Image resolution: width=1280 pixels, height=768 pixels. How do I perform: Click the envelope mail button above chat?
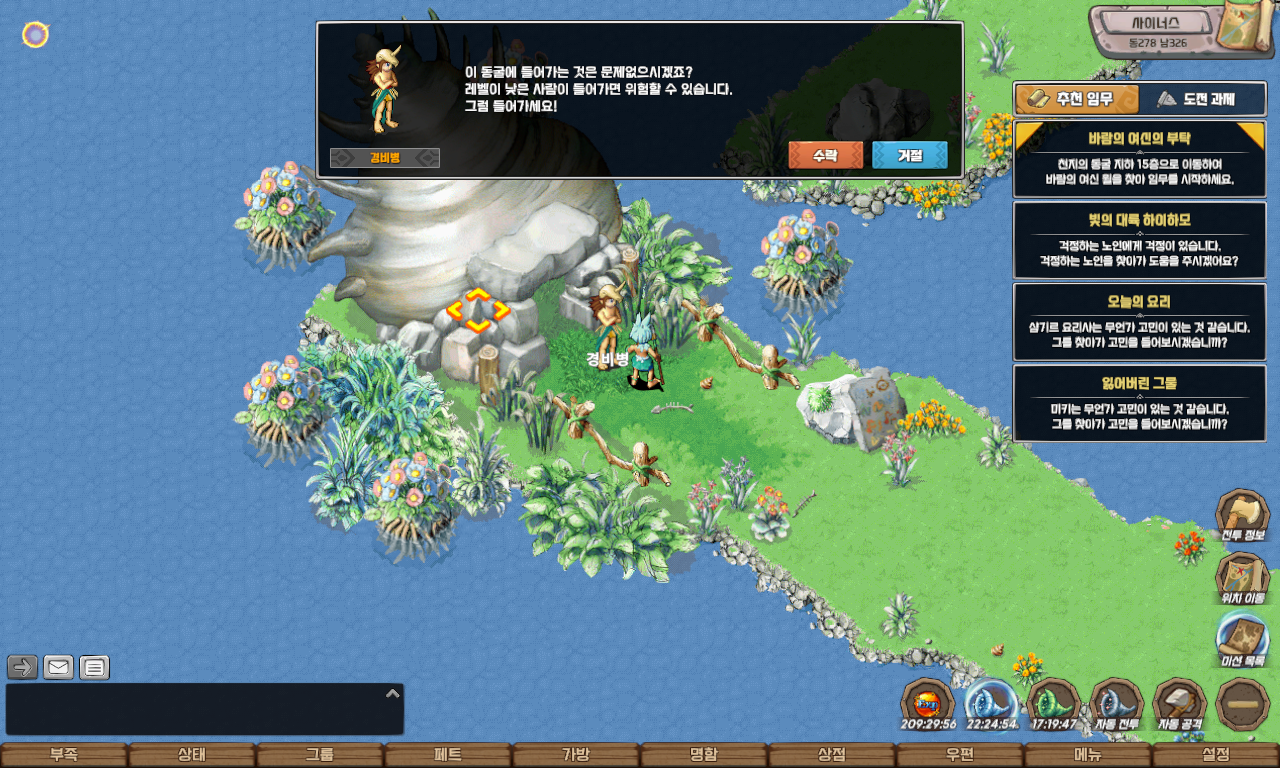click(x=59, y=667)
